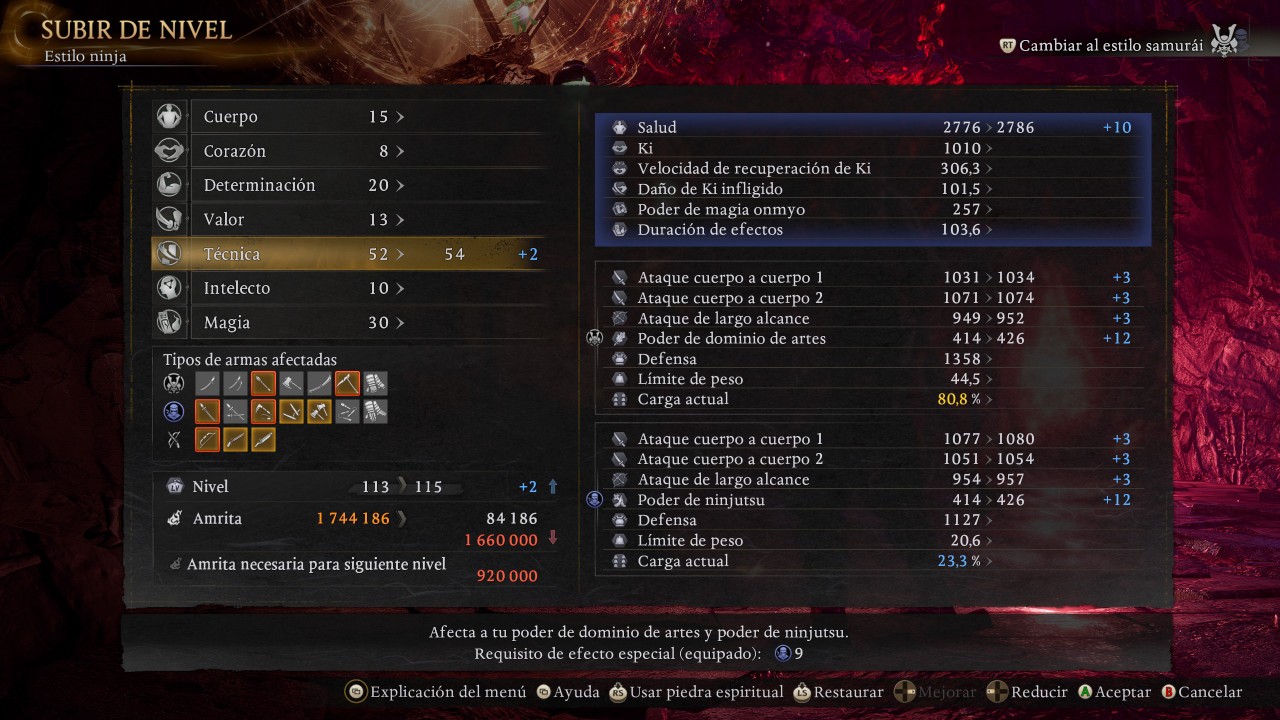The height and width of the screenshot is (720, 1280).
Task: Select the Cuerpo stat row
Action: (x=300, y=117)
